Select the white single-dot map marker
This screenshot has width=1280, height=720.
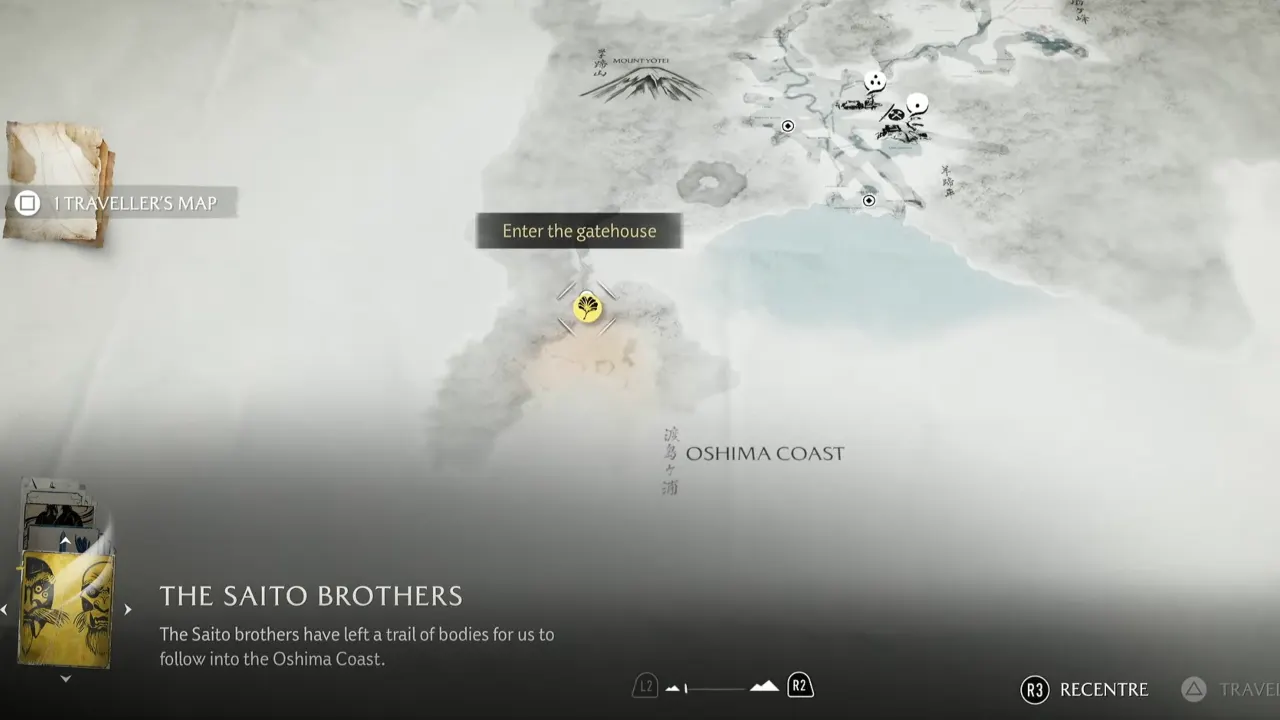tap(916, 103)
